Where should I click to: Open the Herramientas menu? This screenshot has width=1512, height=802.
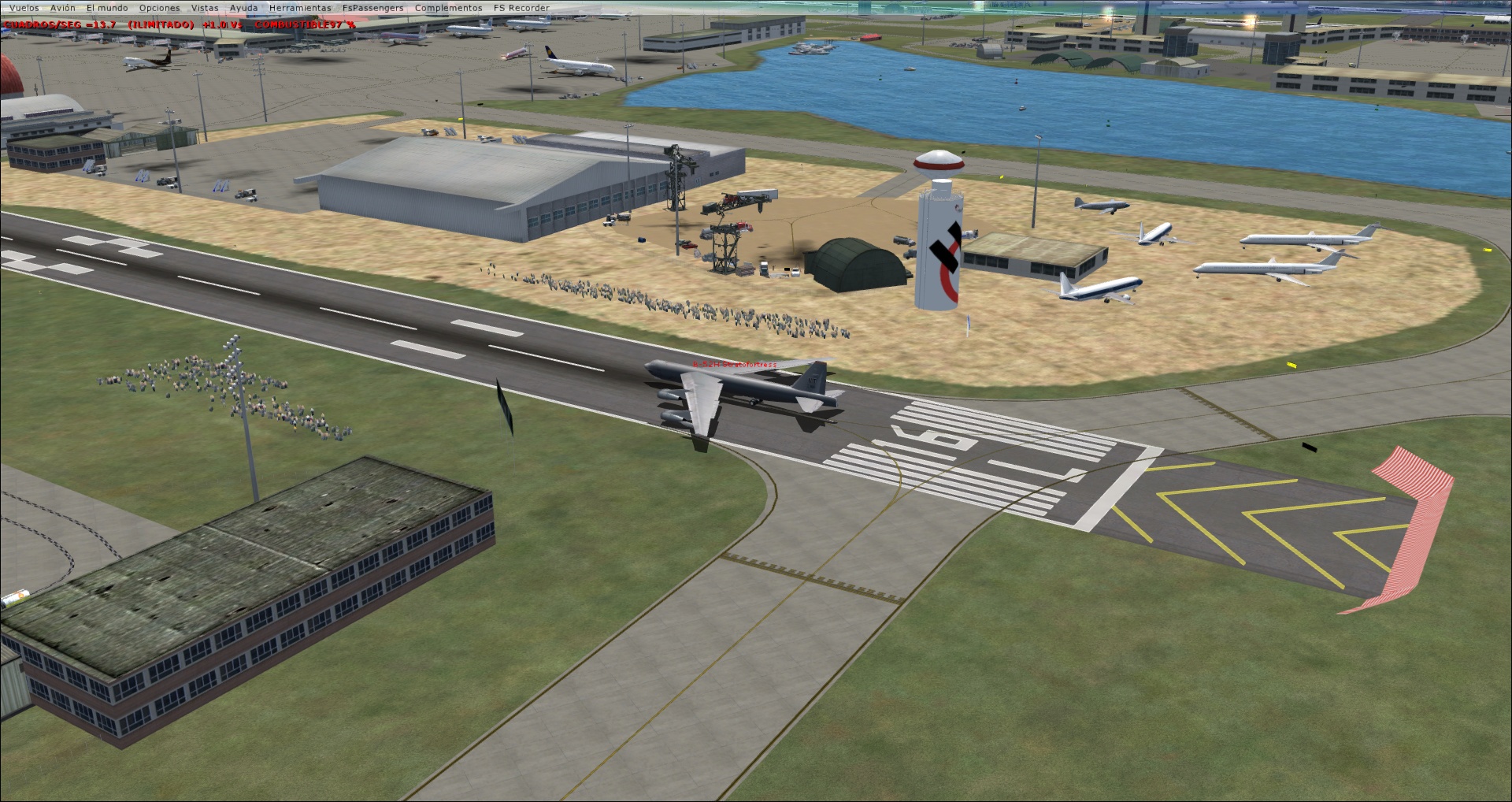pos(300,7)
